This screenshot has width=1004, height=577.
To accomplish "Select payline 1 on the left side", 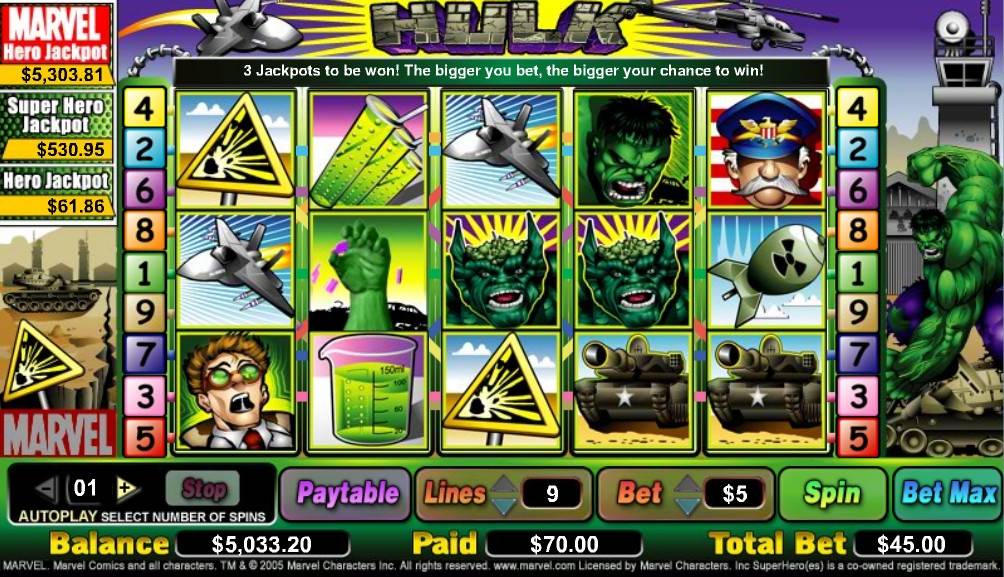I will pos(144,272).
